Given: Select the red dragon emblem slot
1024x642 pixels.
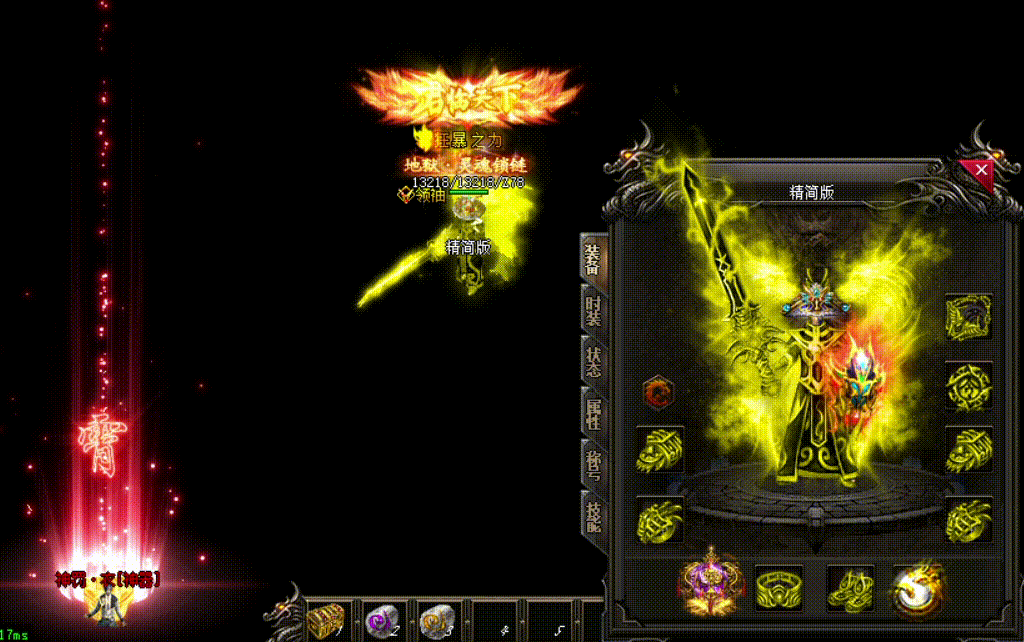Looking at the screenshot, I should [x=658, y=391].
